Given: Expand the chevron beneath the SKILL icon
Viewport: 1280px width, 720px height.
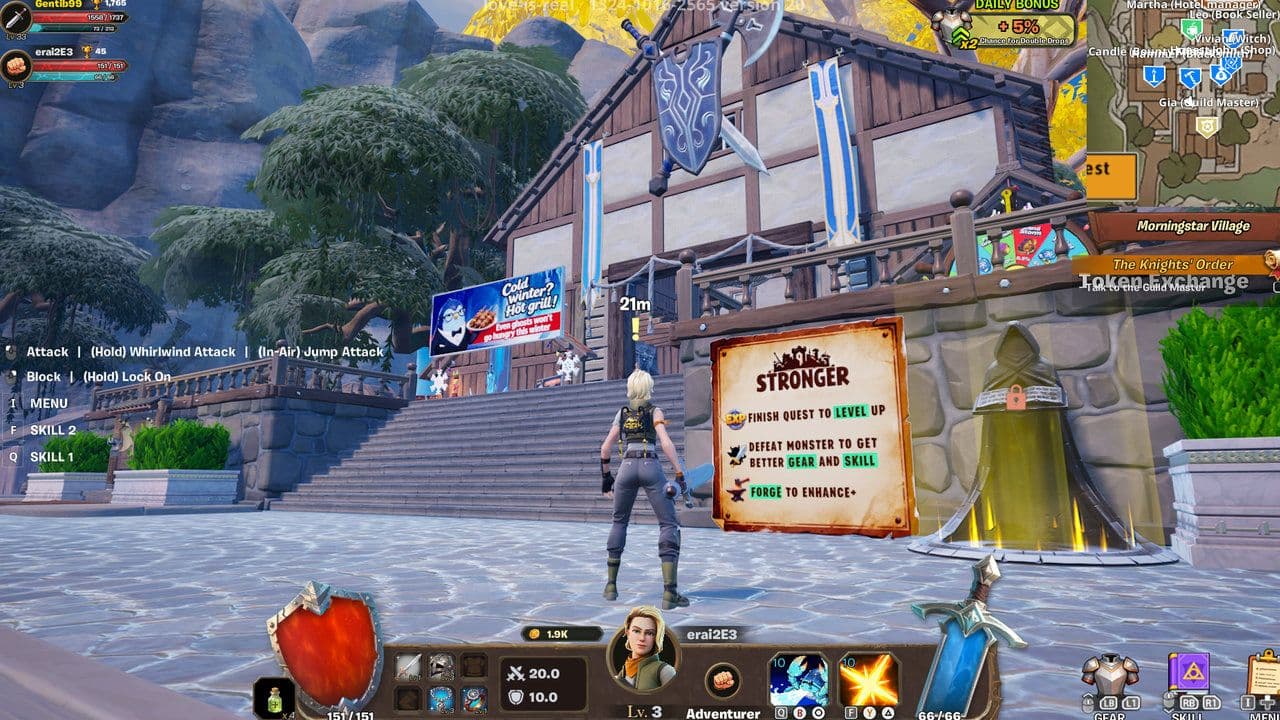Looking at the screenshot, I should 1169,710.
